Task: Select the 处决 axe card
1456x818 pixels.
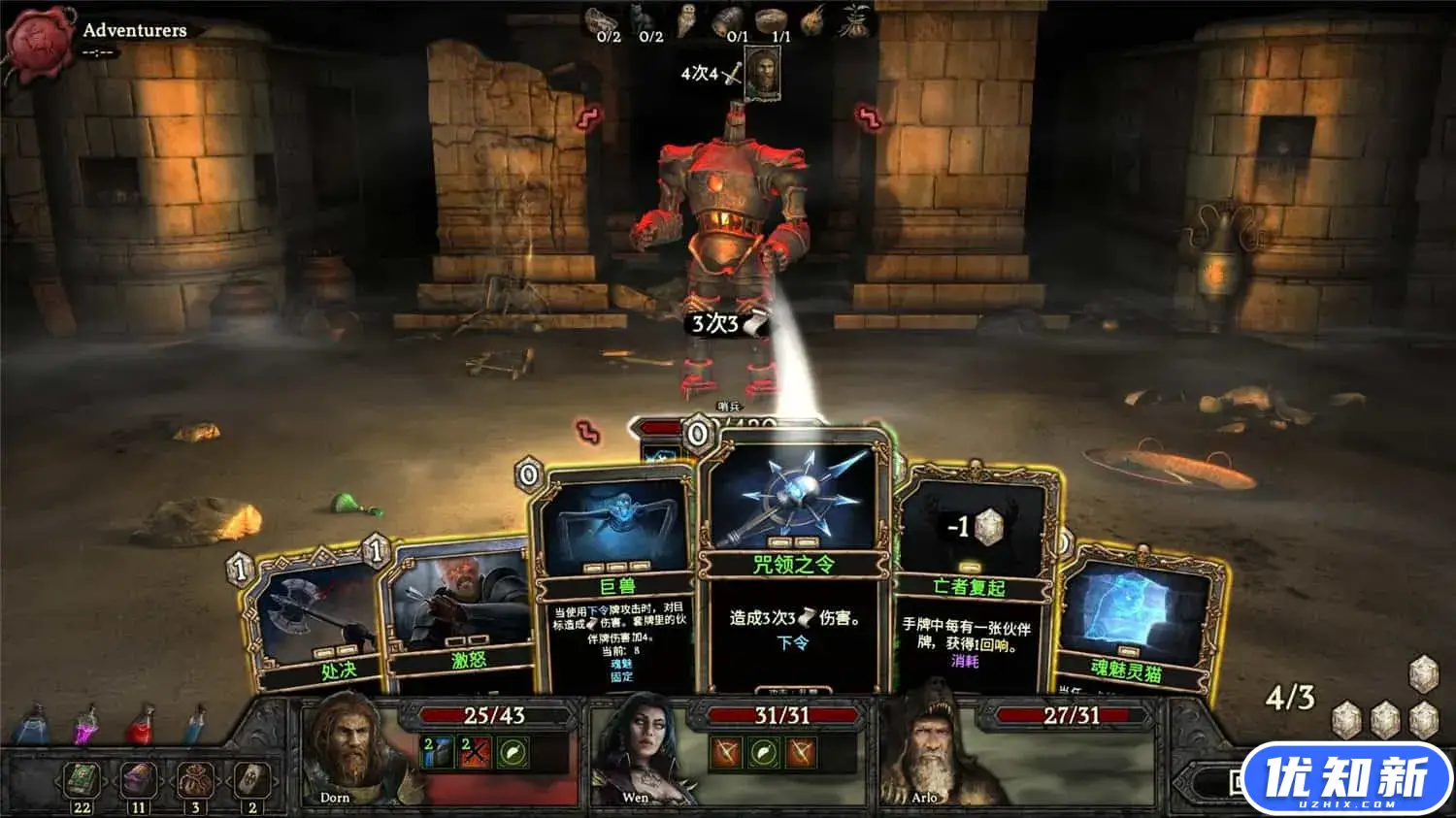Action: tap(311, 621)
